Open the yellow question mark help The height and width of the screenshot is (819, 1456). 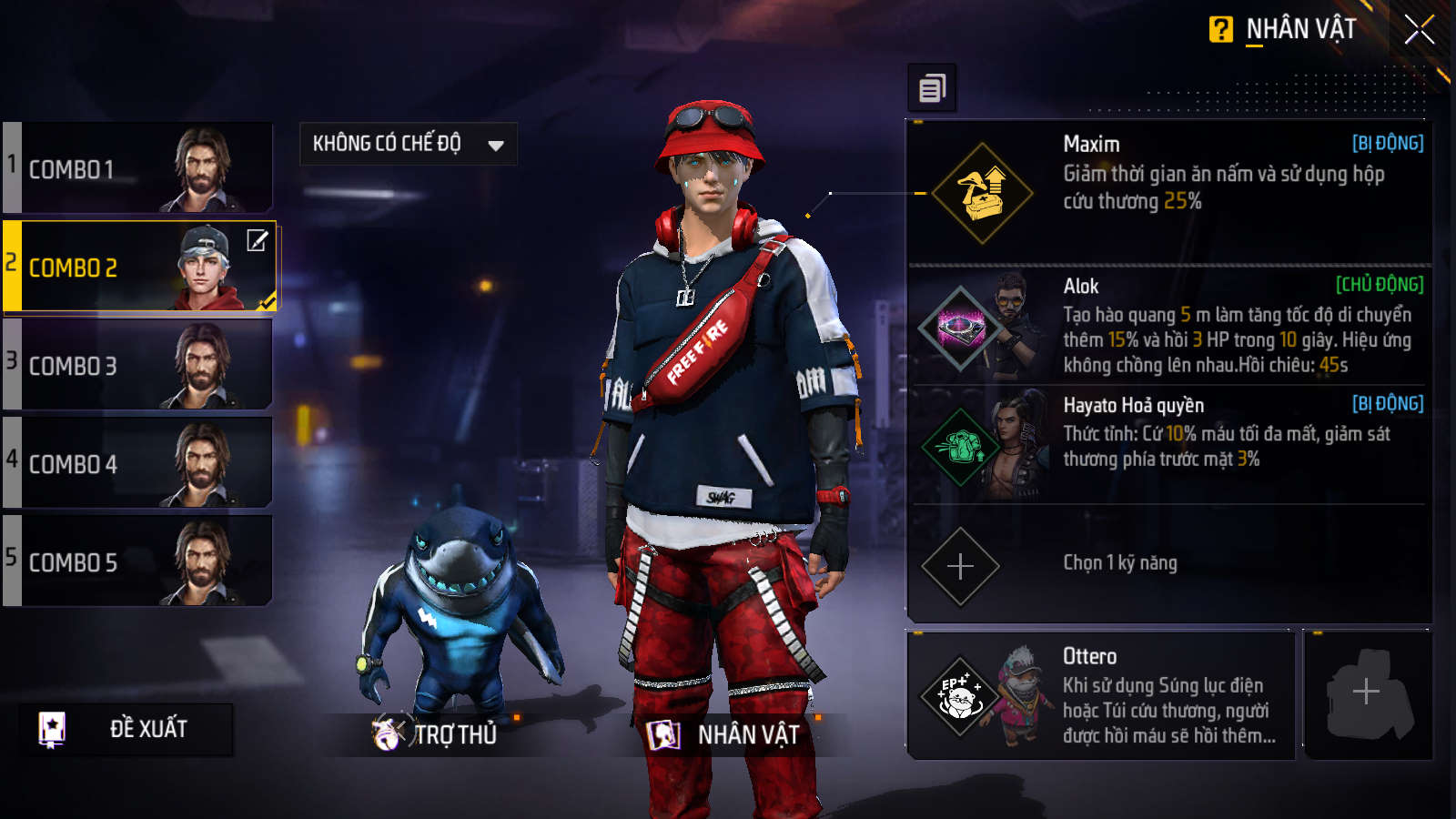coord(1220,30)
